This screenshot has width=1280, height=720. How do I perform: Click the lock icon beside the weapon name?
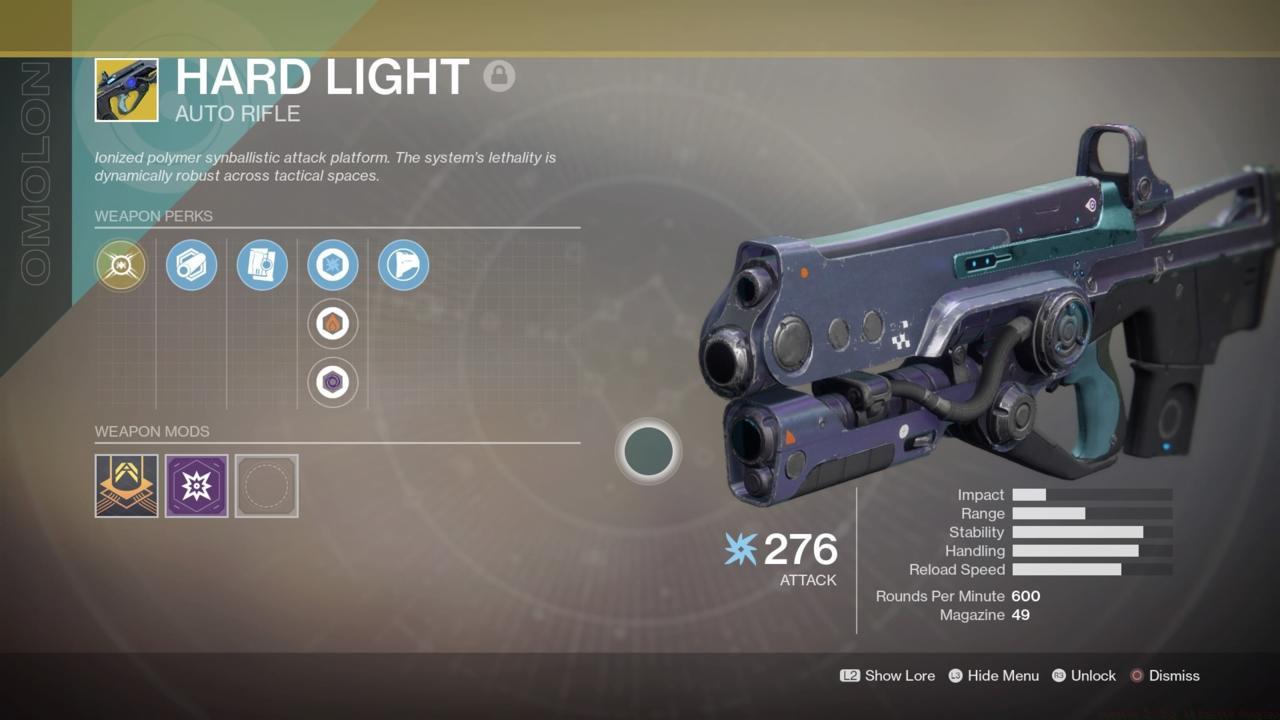tap(500, 76)
